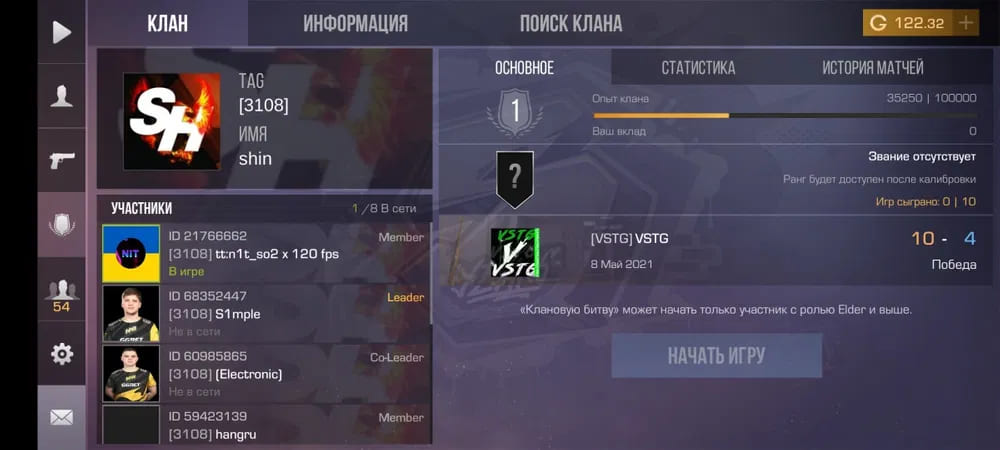1000x450 pixels.
Task: Select the ОСНОВНОЕ tab
Action: pos(524,68)
